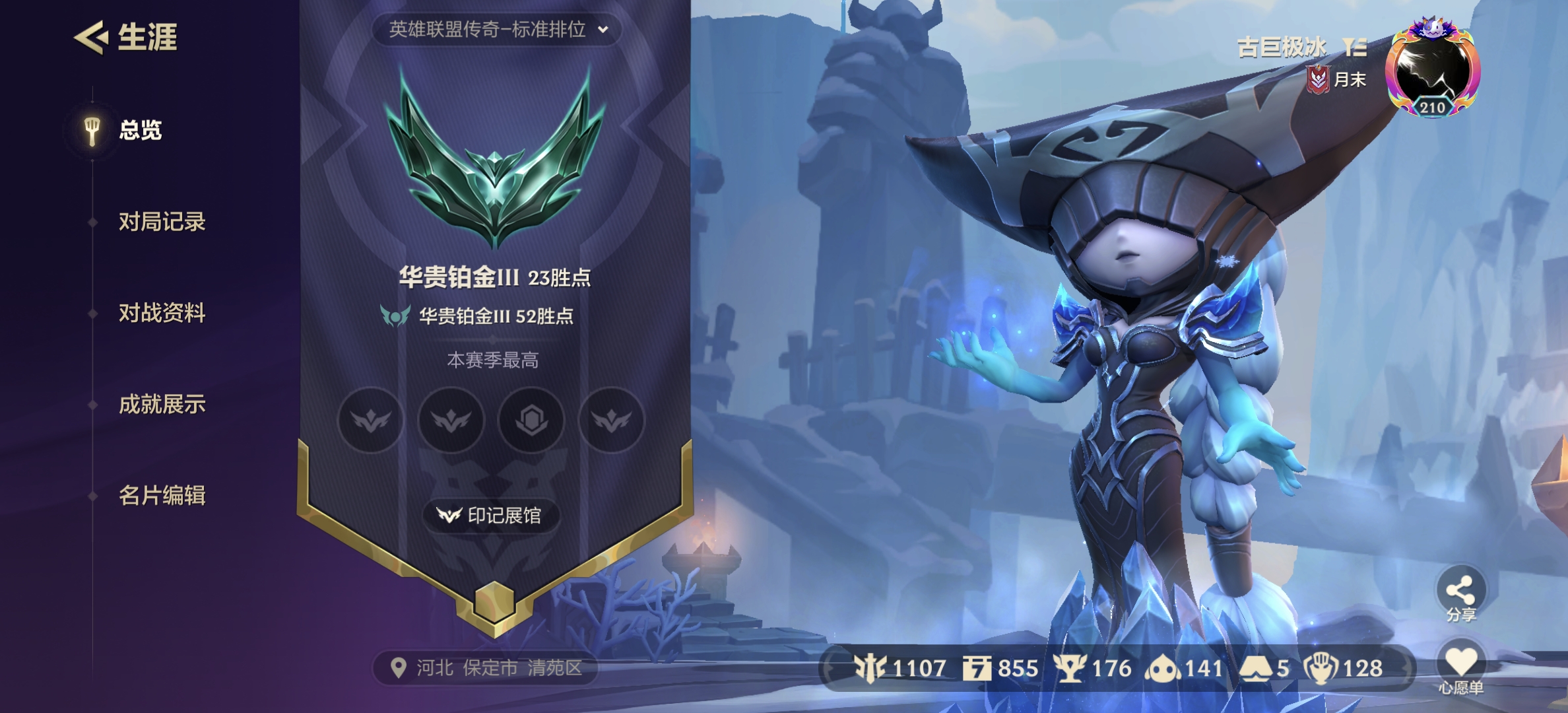
Task: Switch to 成就展示 achievements tab
Action: (163, 405)
